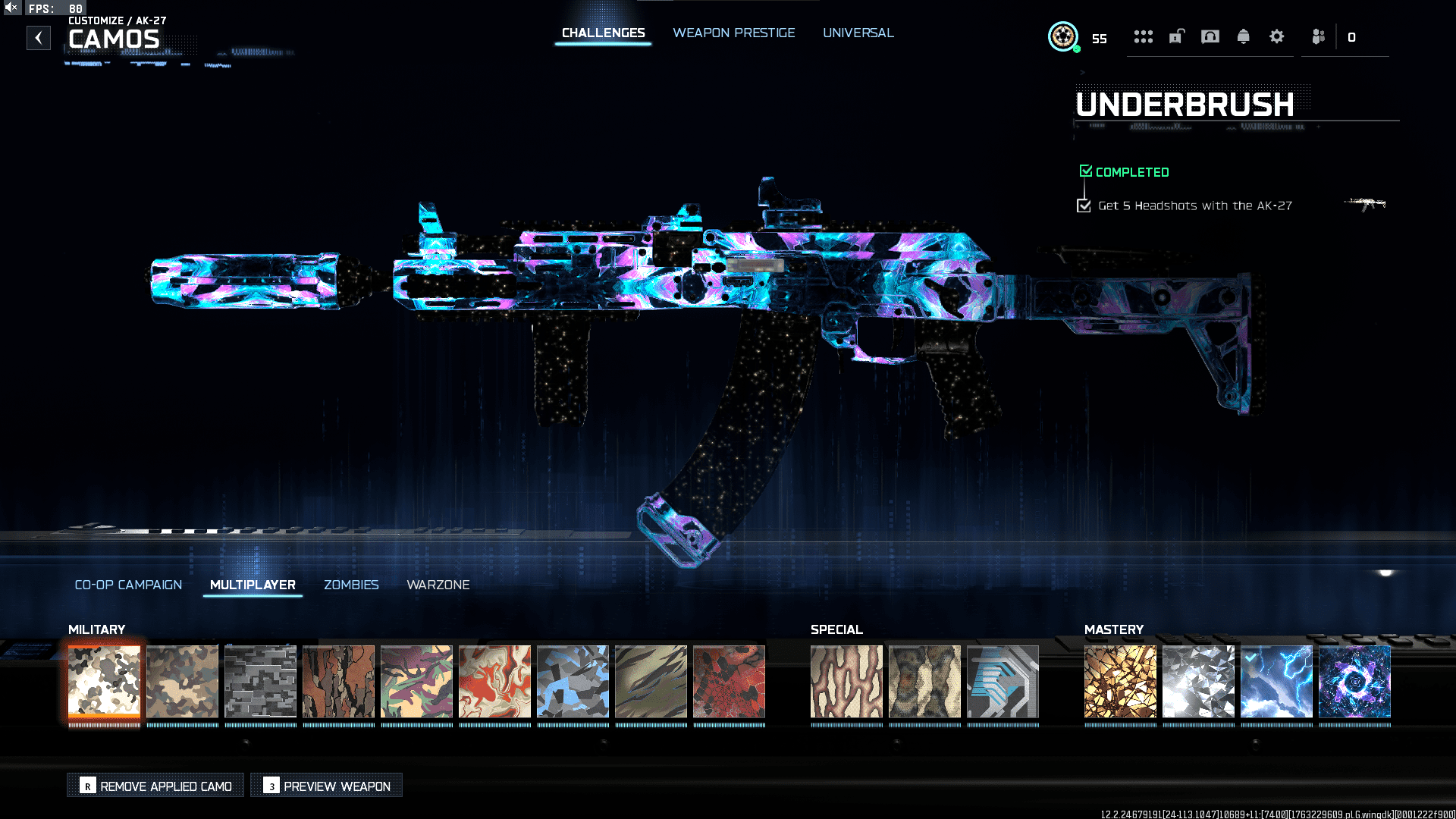Viewport: 1456px width, 819px height.
Task: Click the REMOVE APPLIED CAMO button
Action: click(x=155, y=786)
